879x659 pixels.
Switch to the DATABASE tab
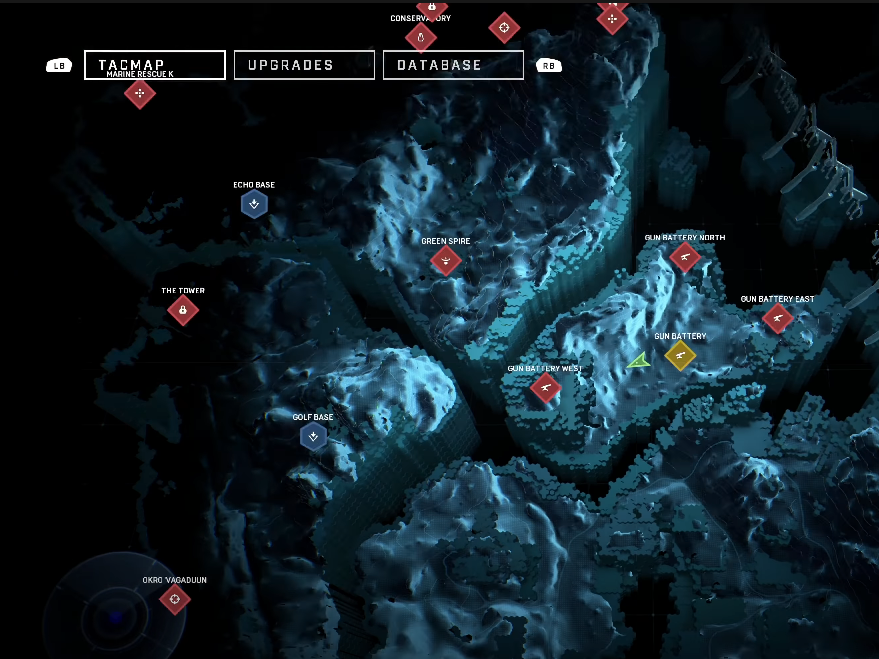pyautogui.click(x=453, y=65)
